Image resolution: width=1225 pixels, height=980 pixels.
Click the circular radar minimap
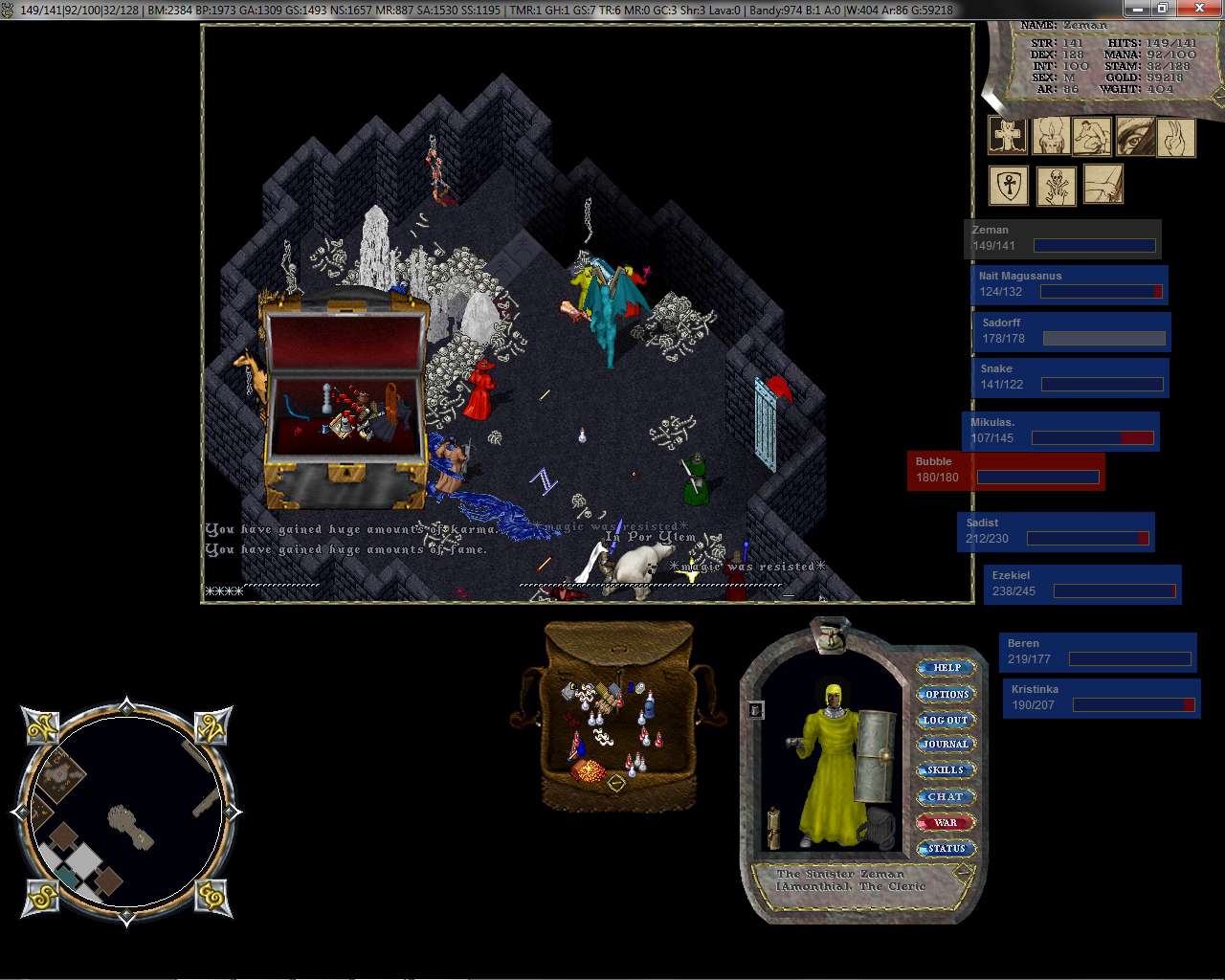coord(126,812)
